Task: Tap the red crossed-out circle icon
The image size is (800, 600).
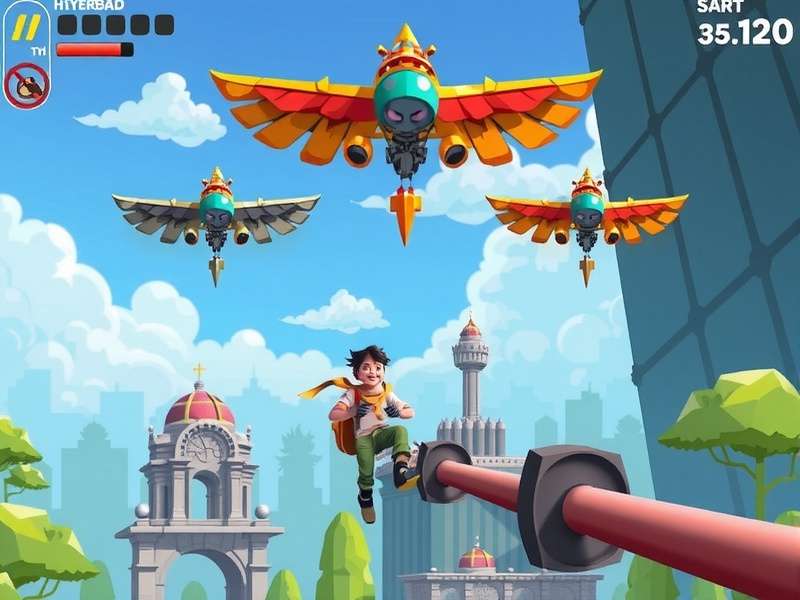Action: 27,86
